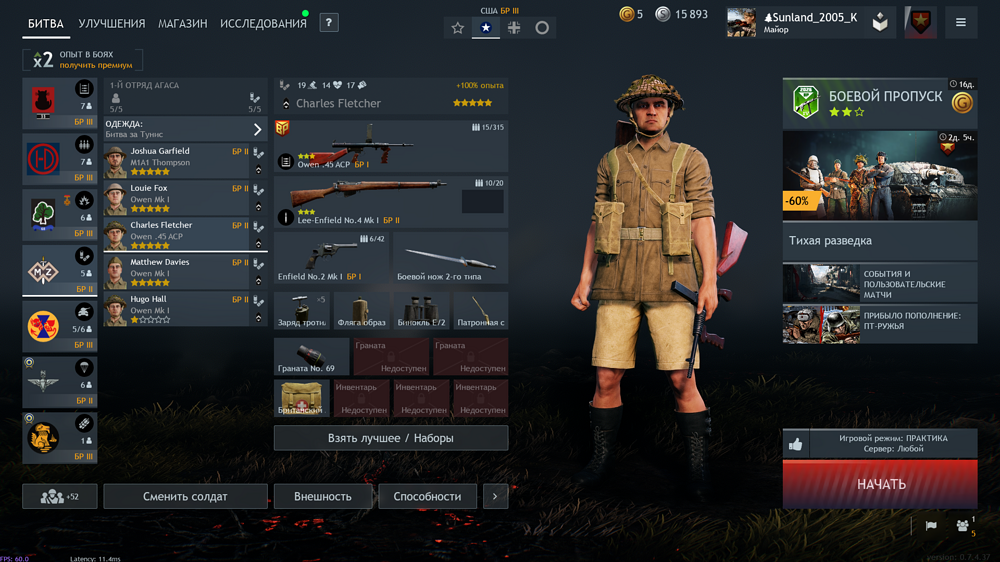Open the Способности abilities screen

click(427, 496)
